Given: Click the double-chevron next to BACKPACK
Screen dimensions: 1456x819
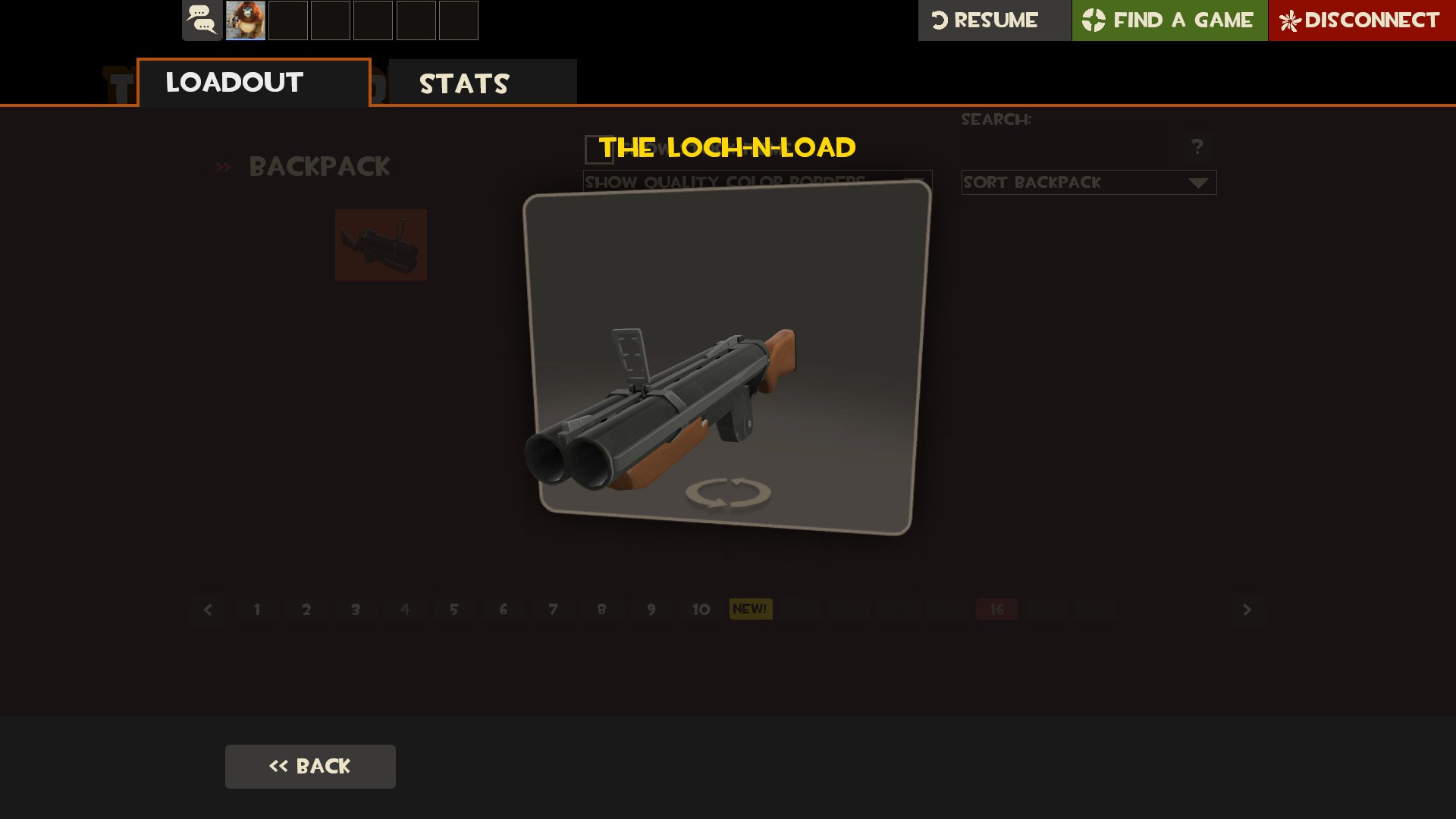Looking at the screenshot, I should tap(223, 167).
